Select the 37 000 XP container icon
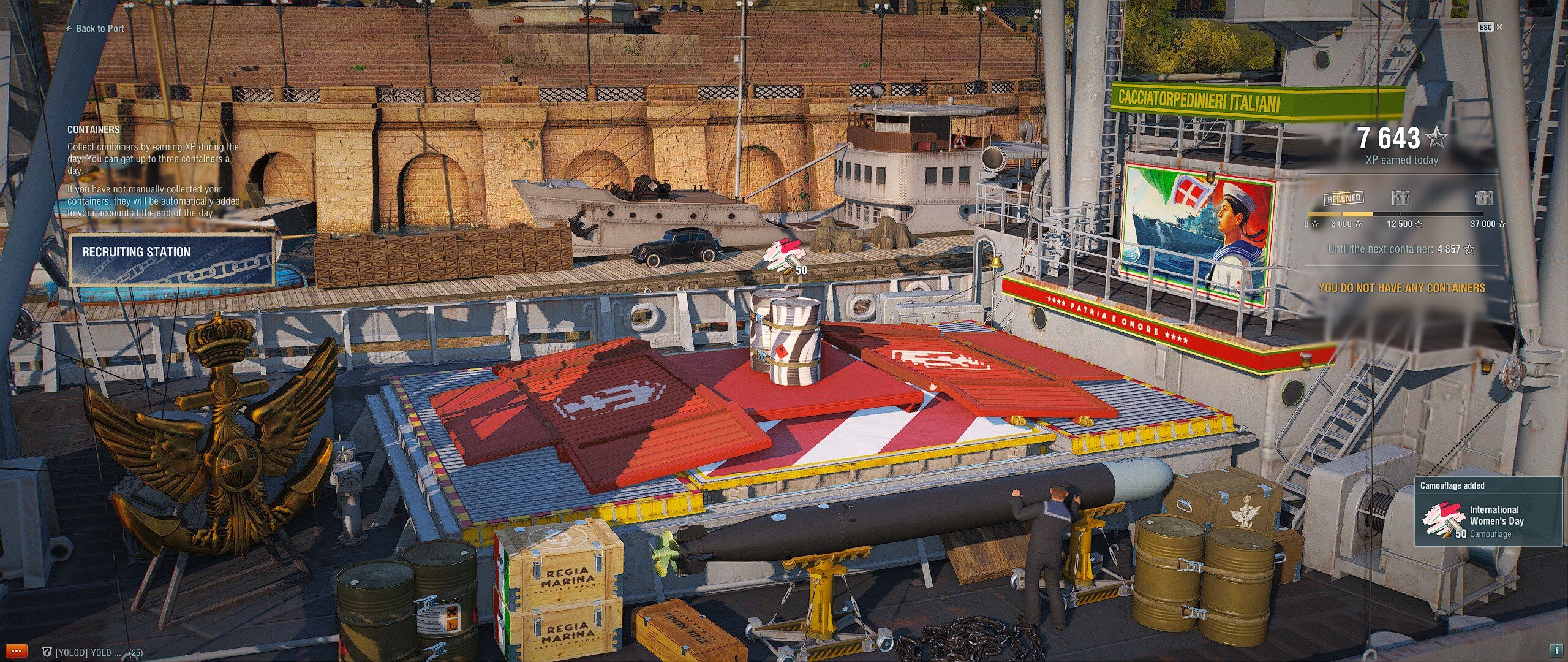Image resolution: width=1568 pixels, height=662 pixels. coord(1483,198)
